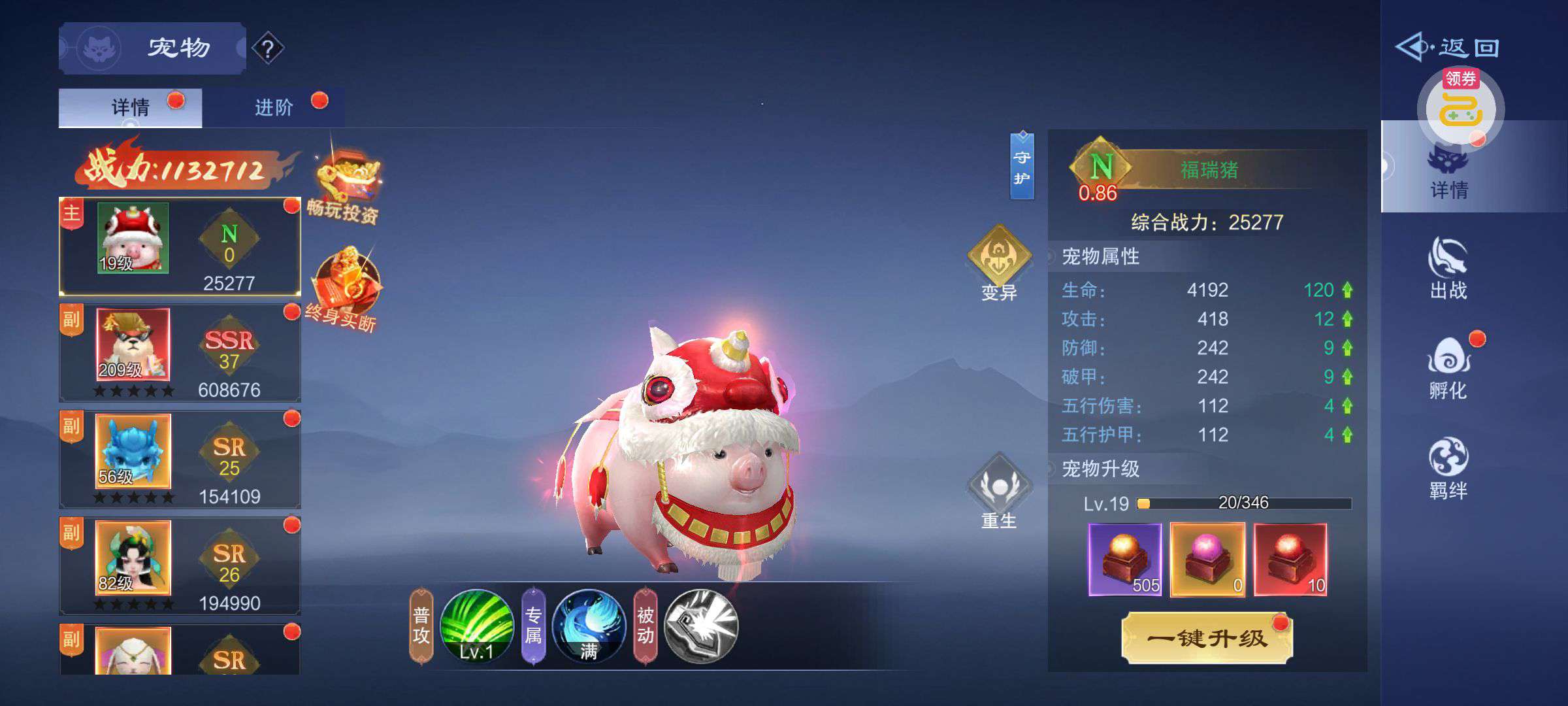Open the 变异 mutation button
The image size is (1568, 706).
tap(999, 263)
